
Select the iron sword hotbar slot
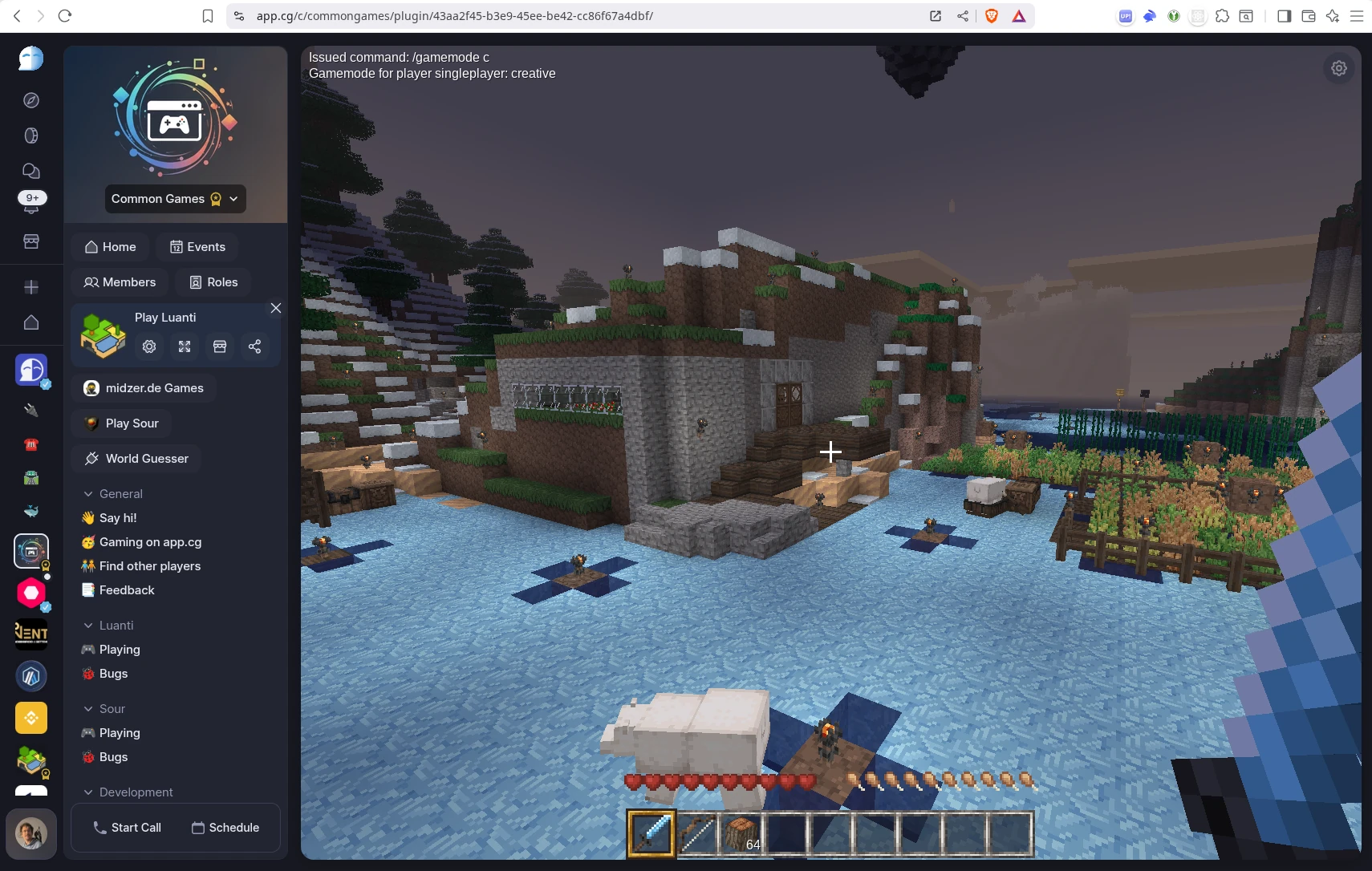[x=696, y=834]
